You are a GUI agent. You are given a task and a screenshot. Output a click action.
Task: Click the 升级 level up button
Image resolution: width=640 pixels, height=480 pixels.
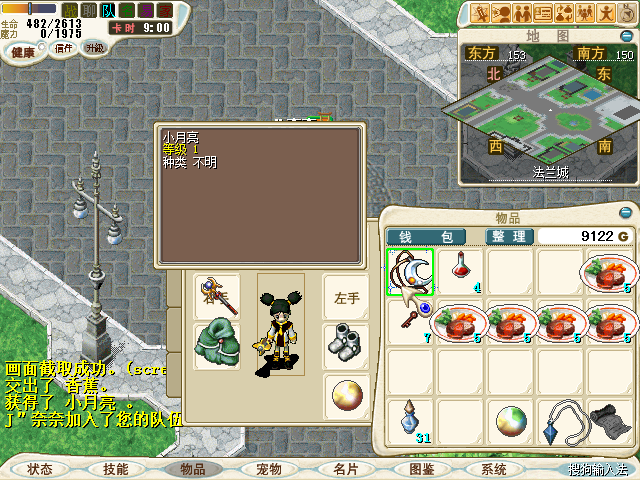coord(95,49)
